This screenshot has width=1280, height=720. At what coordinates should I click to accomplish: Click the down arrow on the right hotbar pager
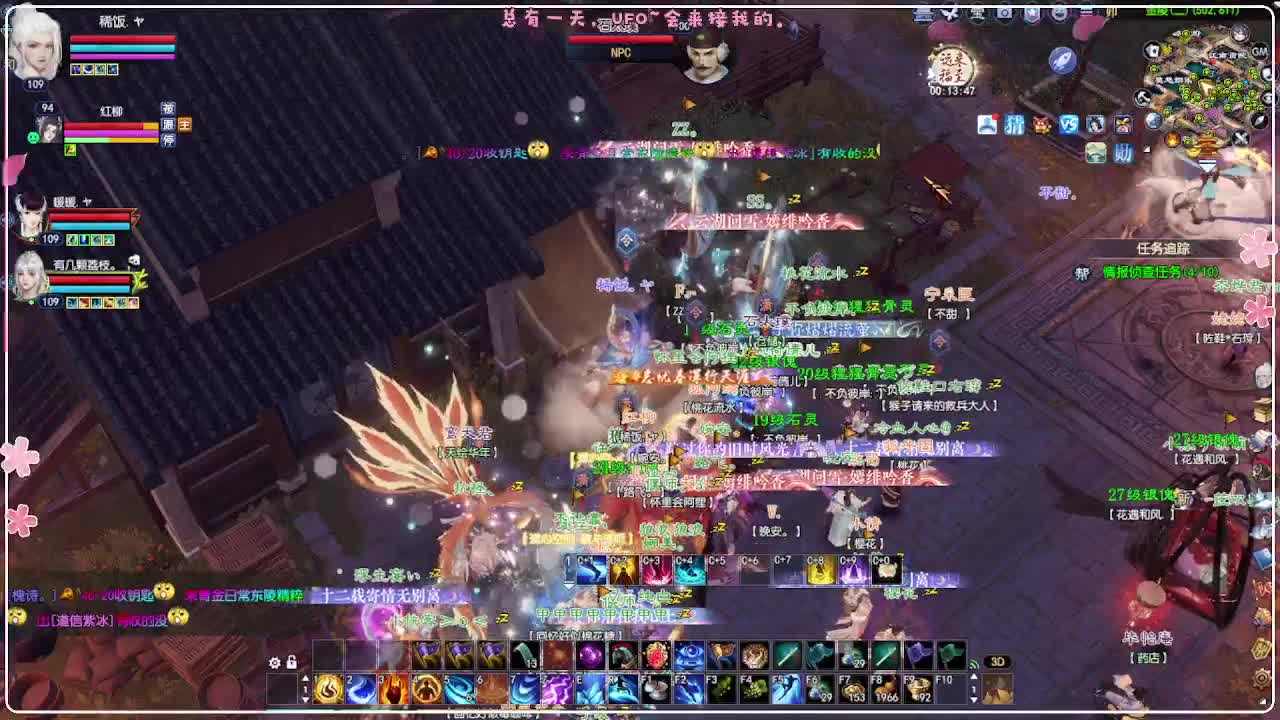click(973, 700)
